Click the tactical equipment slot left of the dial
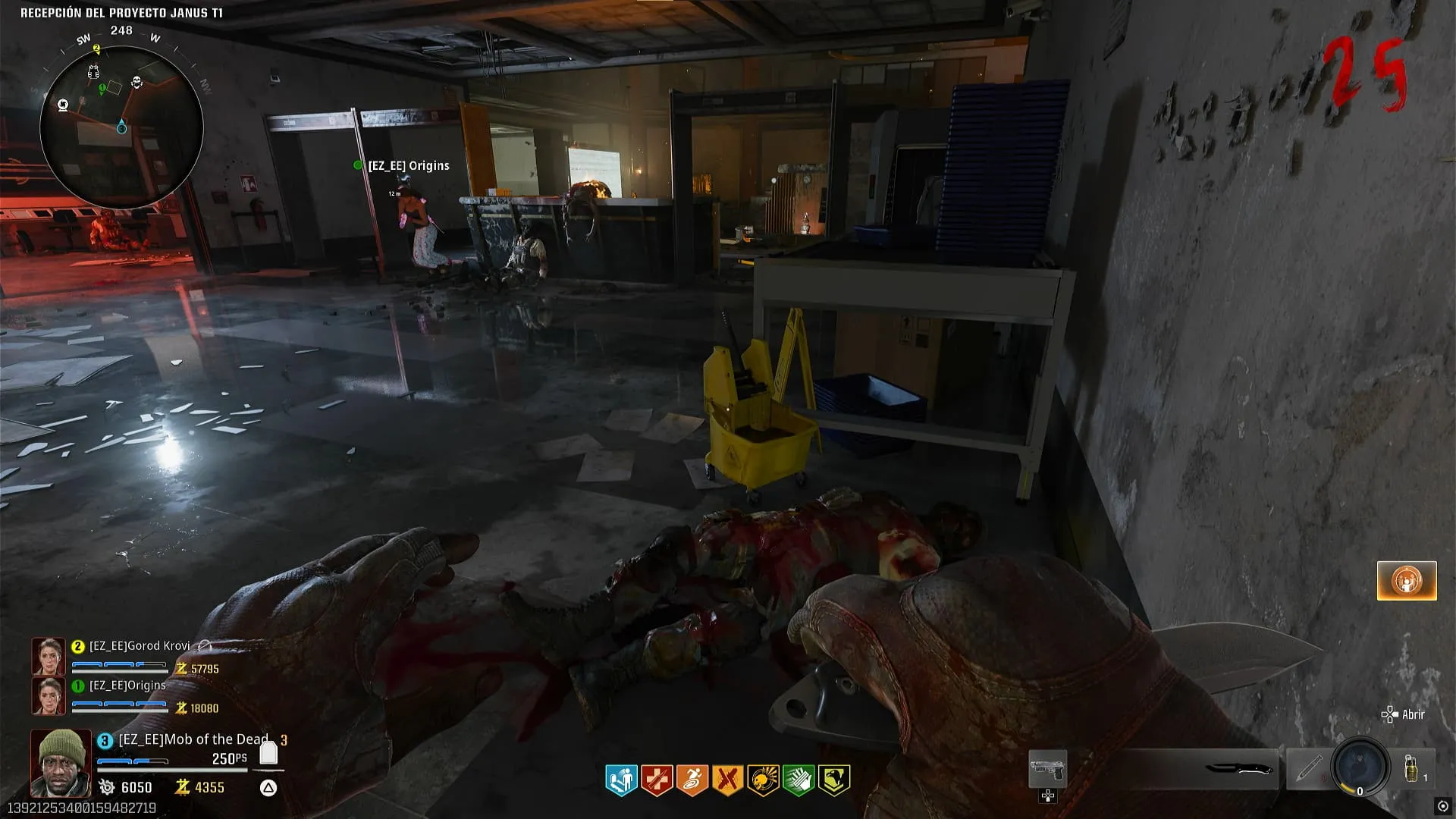Viewport: 1456px width, 819px height. 1307,769
